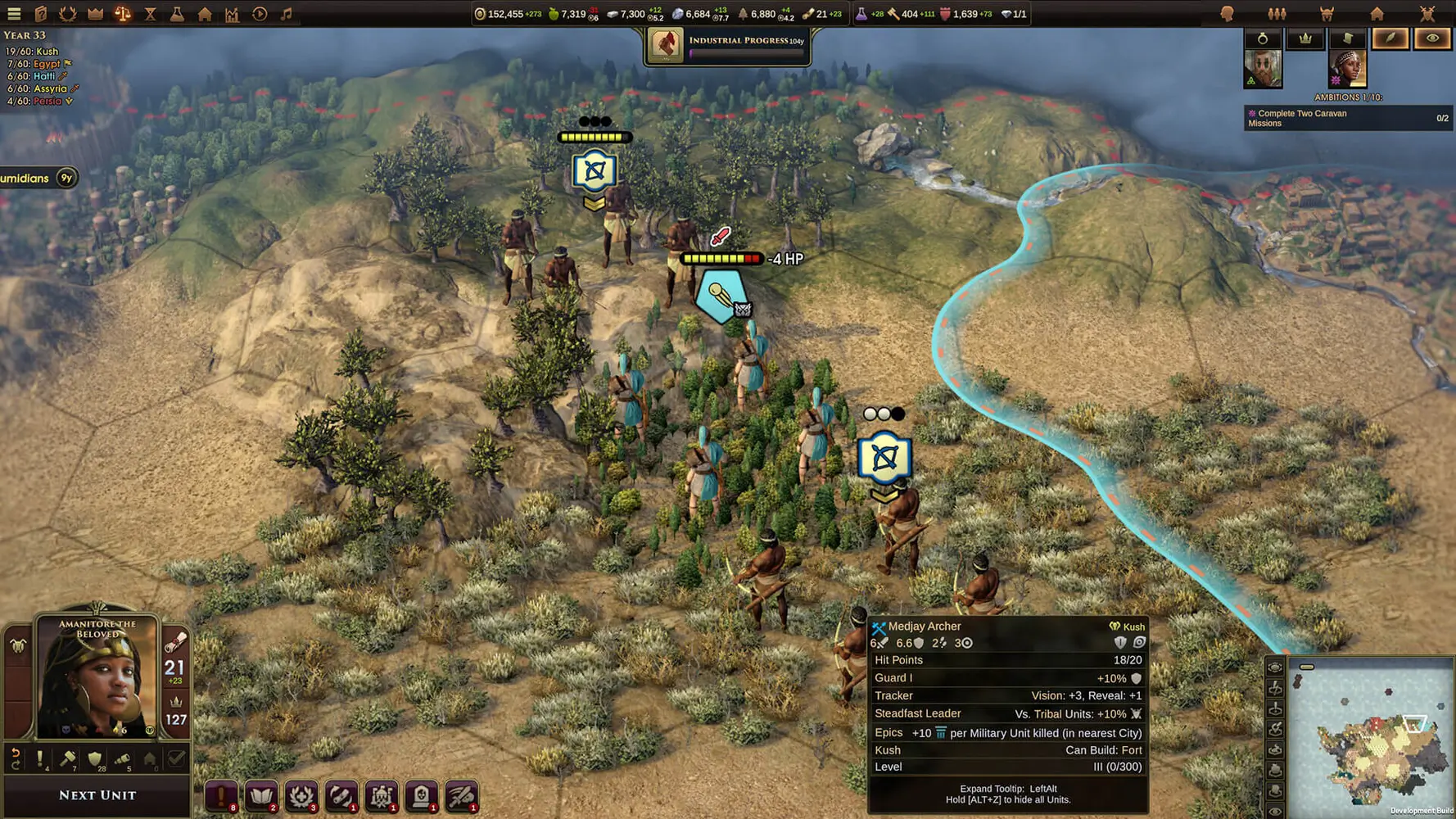Open the hamburger main menu
This screenshot has height=819, width=1456.
pos(14,14)
